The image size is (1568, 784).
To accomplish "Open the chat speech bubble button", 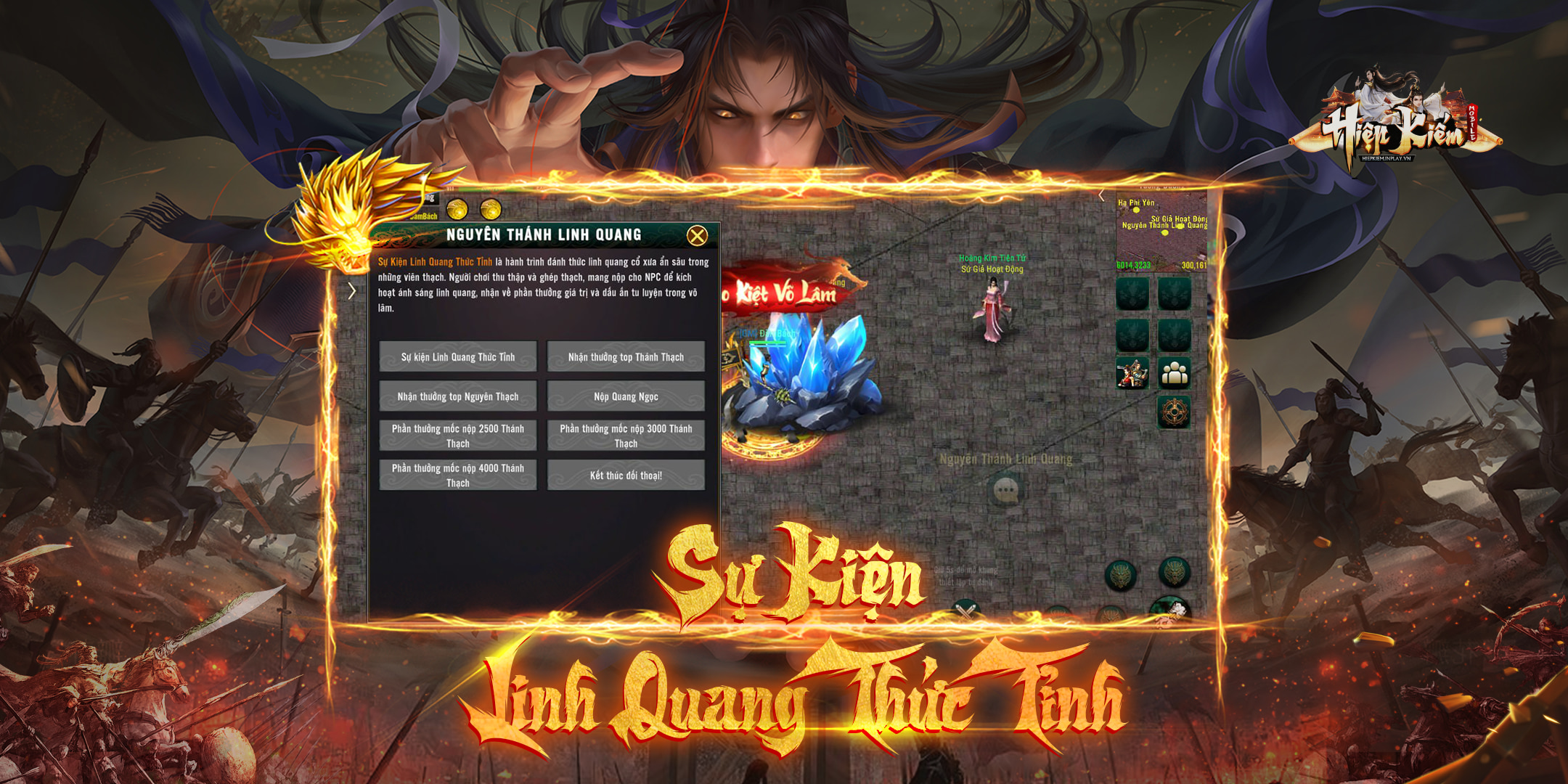I will [x=1006, y=491].
